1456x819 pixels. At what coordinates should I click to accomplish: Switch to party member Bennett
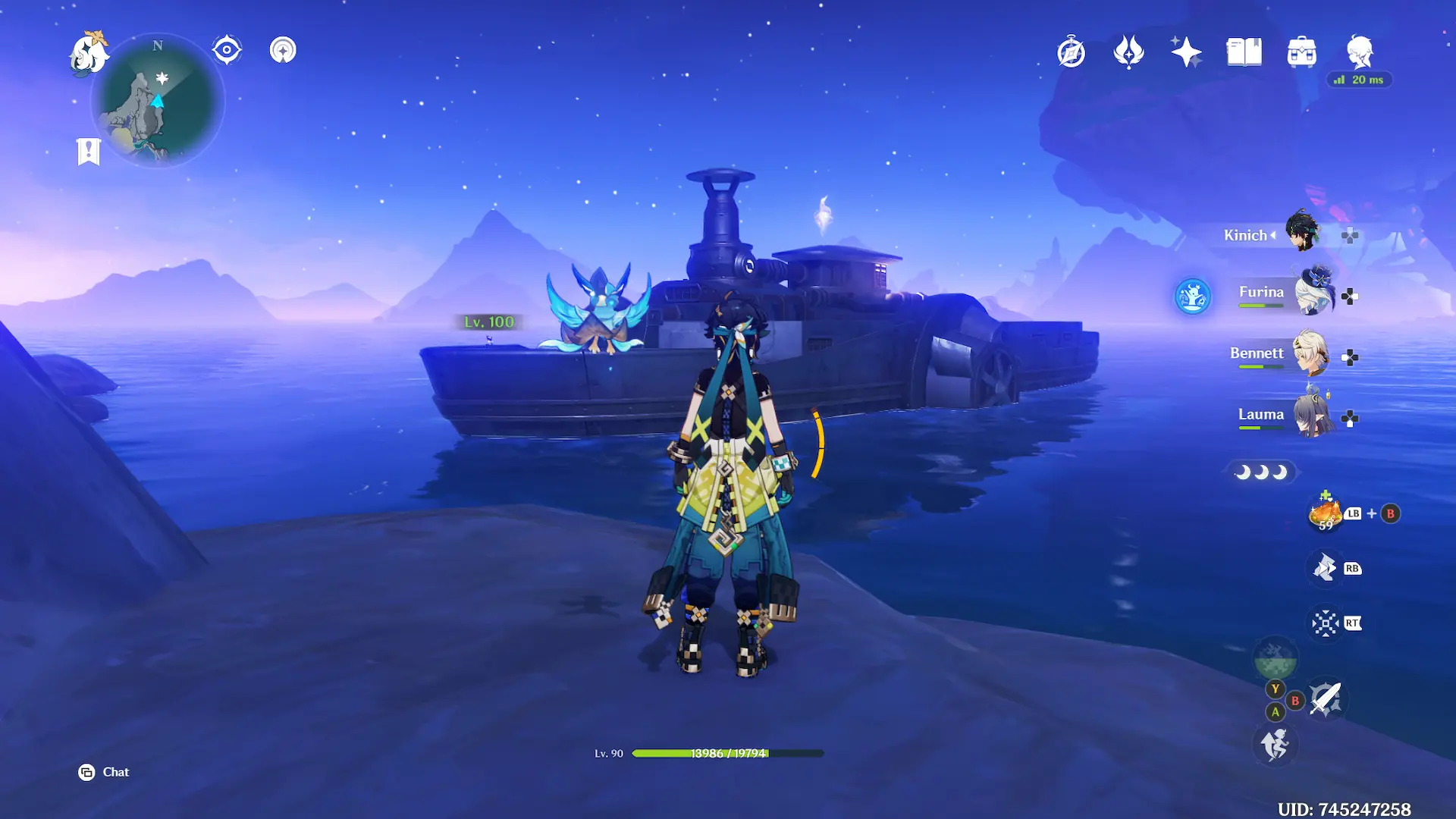pyautogui.click(x=1309, y=354)
